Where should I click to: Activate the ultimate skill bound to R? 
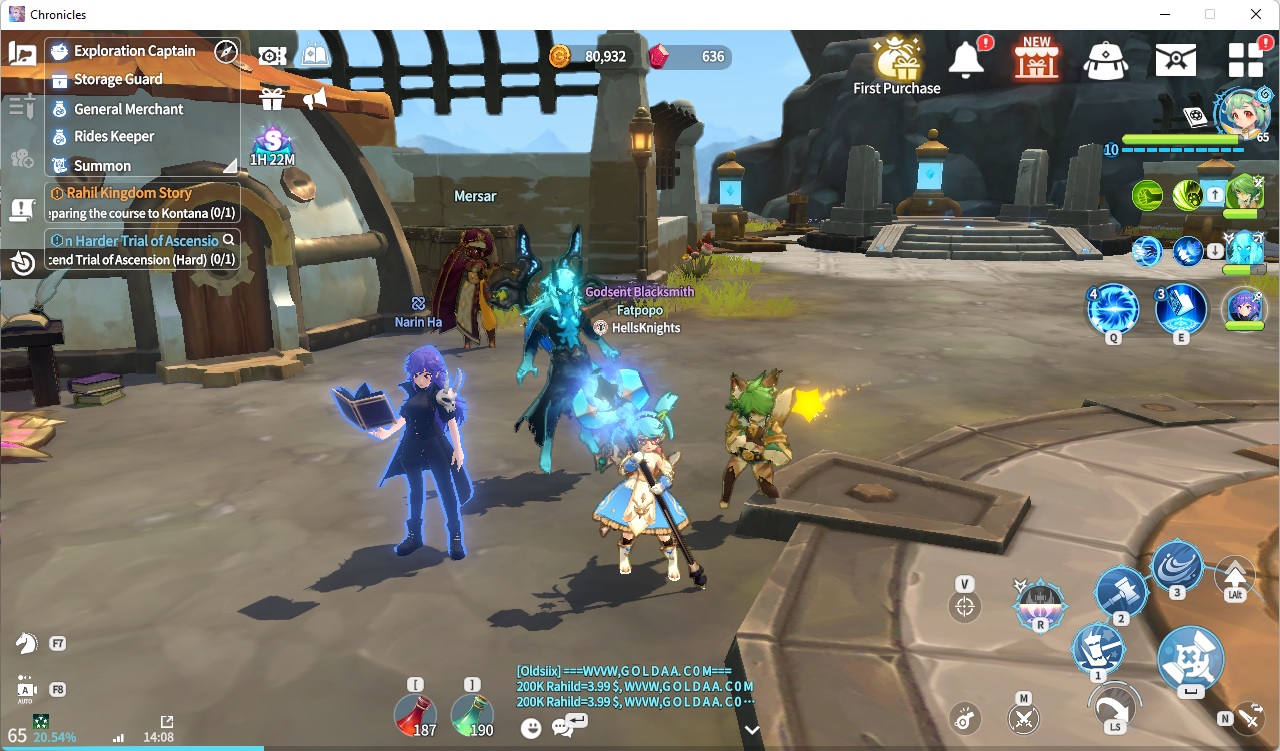[1040, 604]
